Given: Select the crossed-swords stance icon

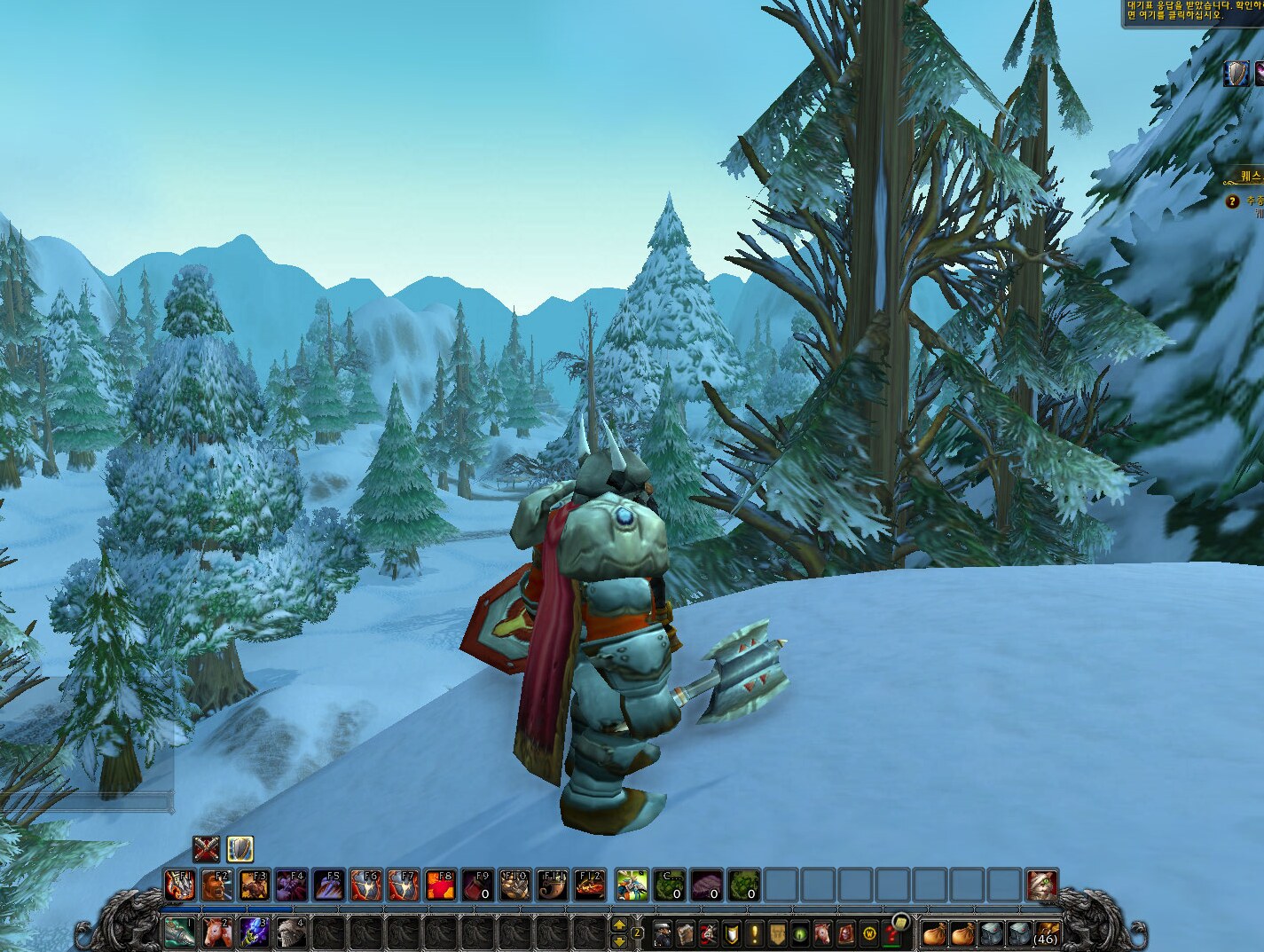Looking at the screenshot, I should 207,850.
